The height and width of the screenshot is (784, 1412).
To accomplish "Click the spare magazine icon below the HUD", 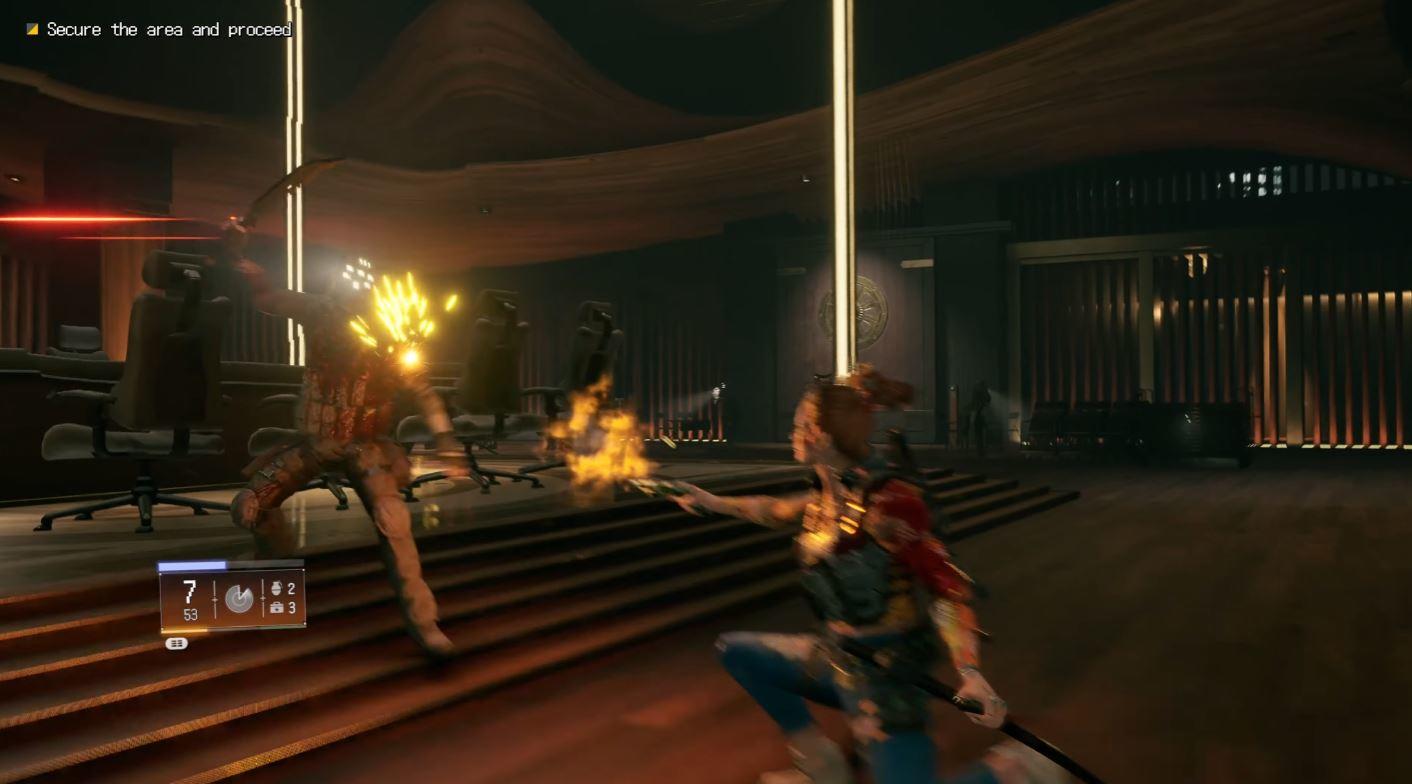I will 177,642.
